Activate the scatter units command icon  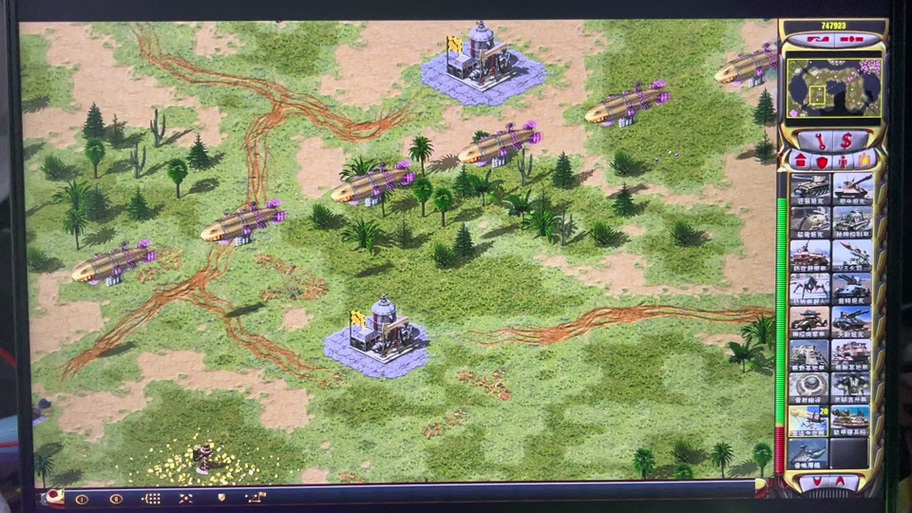(x=186, y=498)
